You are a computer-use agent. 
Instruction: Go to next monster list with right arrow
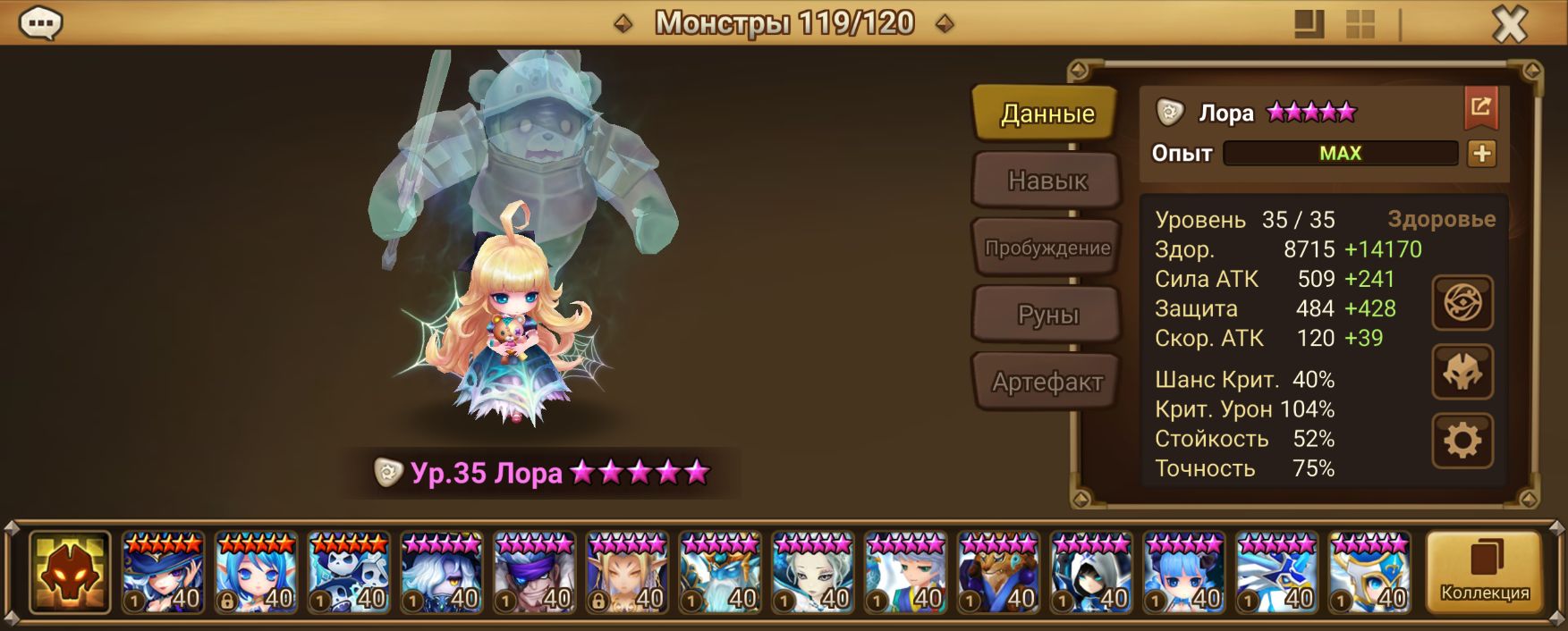[x=945, y=24]
